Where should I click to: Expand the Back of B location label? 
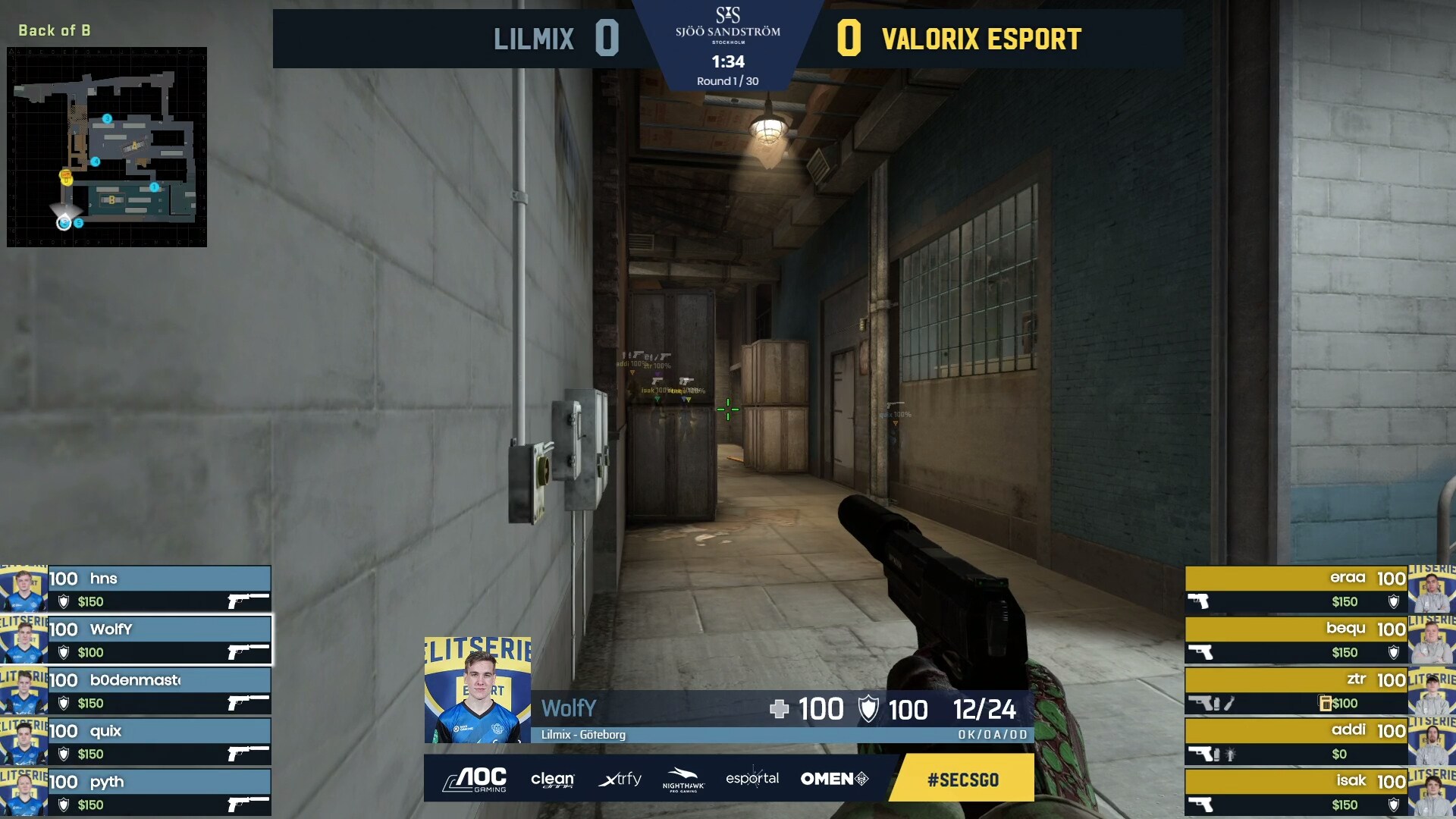pos(53,32)
